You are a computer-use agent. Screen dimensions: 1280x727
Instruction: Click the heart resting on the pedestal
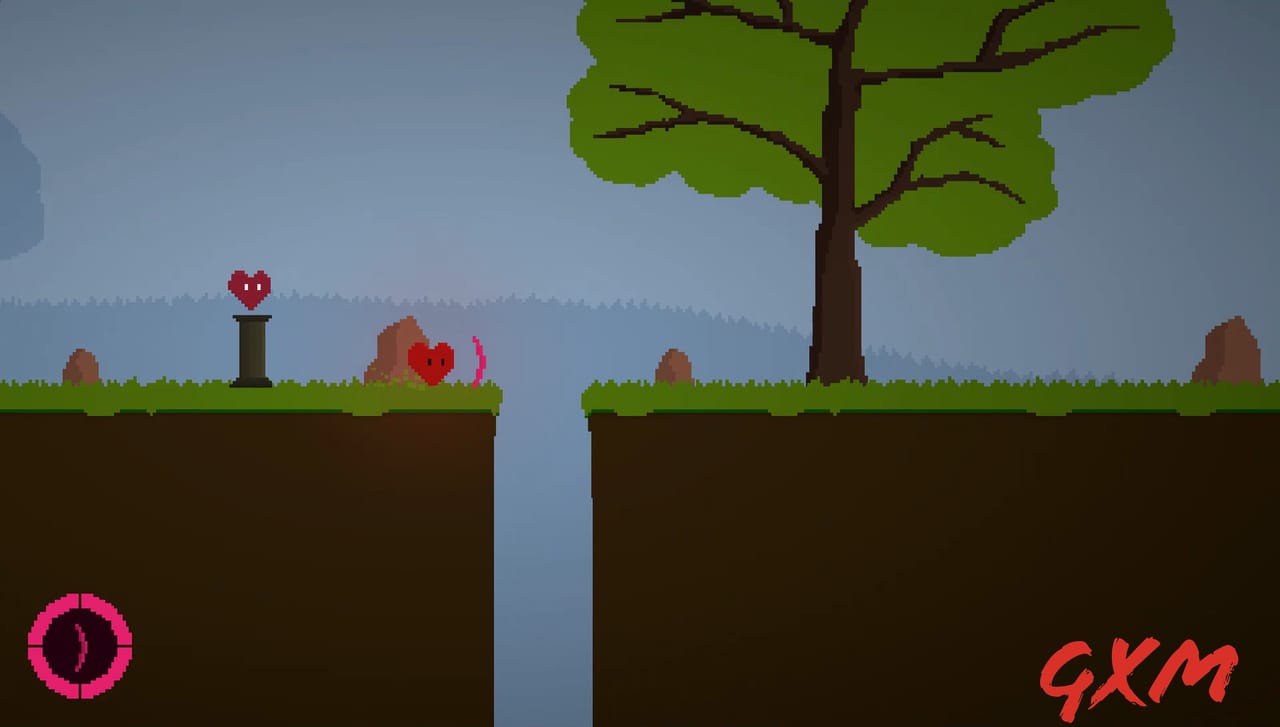(250, 287)
